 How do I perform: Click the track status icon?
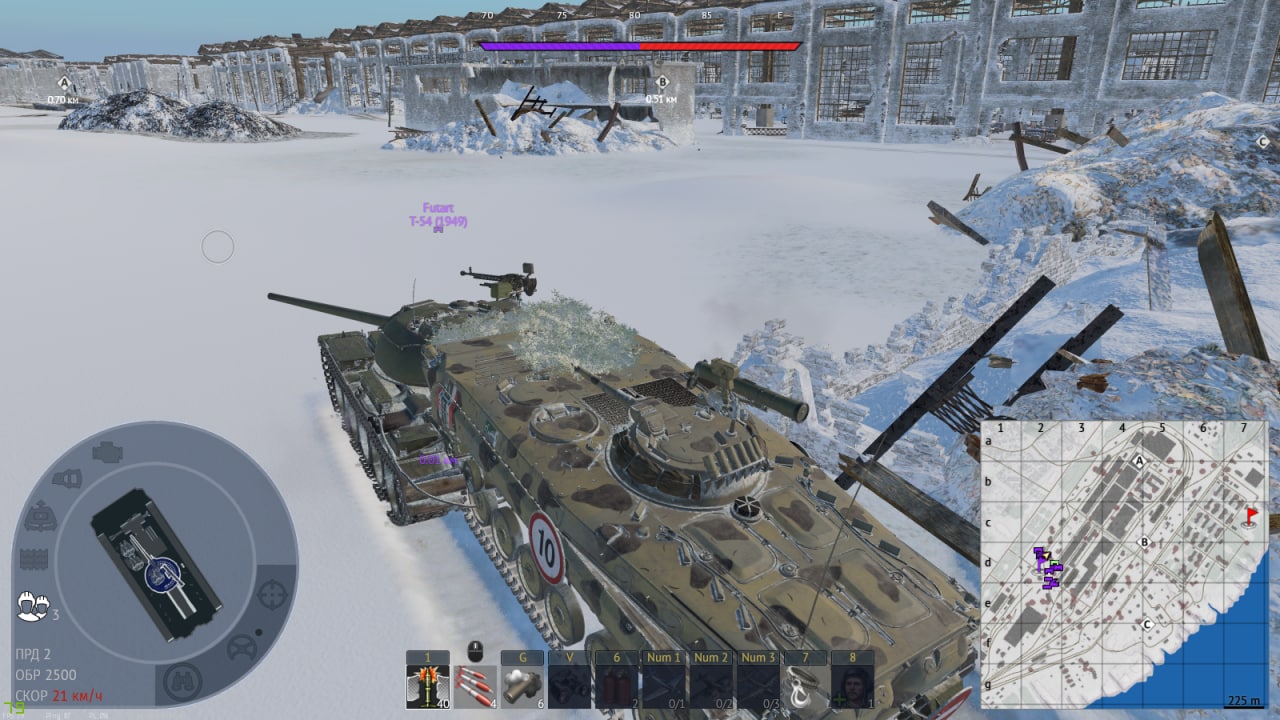[35, 559]
